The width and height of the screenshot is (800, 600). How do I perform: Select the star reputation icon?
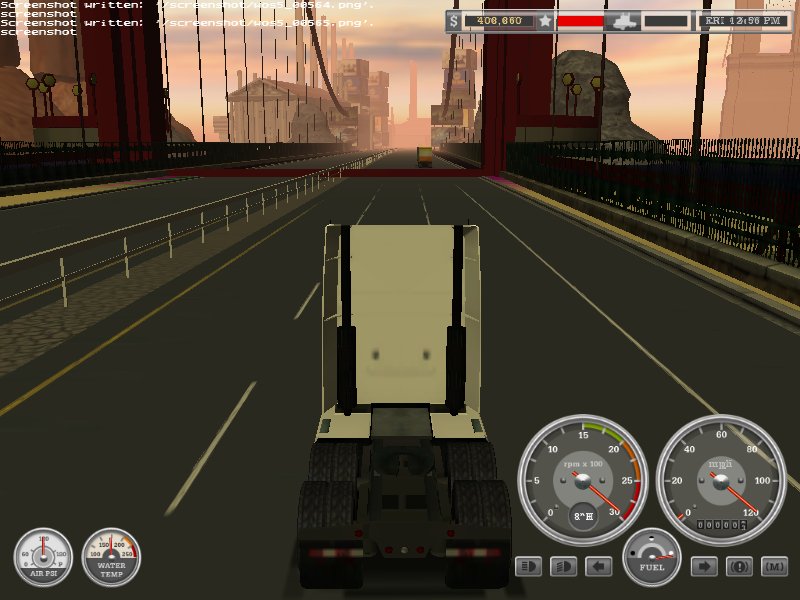click(545, 20)
